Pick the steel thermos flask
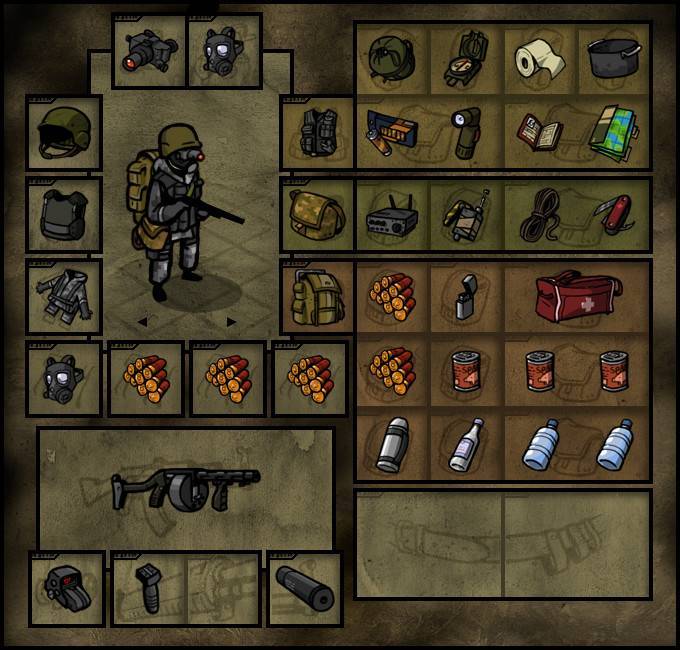Image resolution: width=680 pixels, height=650 pixels. tap(392, 446)
